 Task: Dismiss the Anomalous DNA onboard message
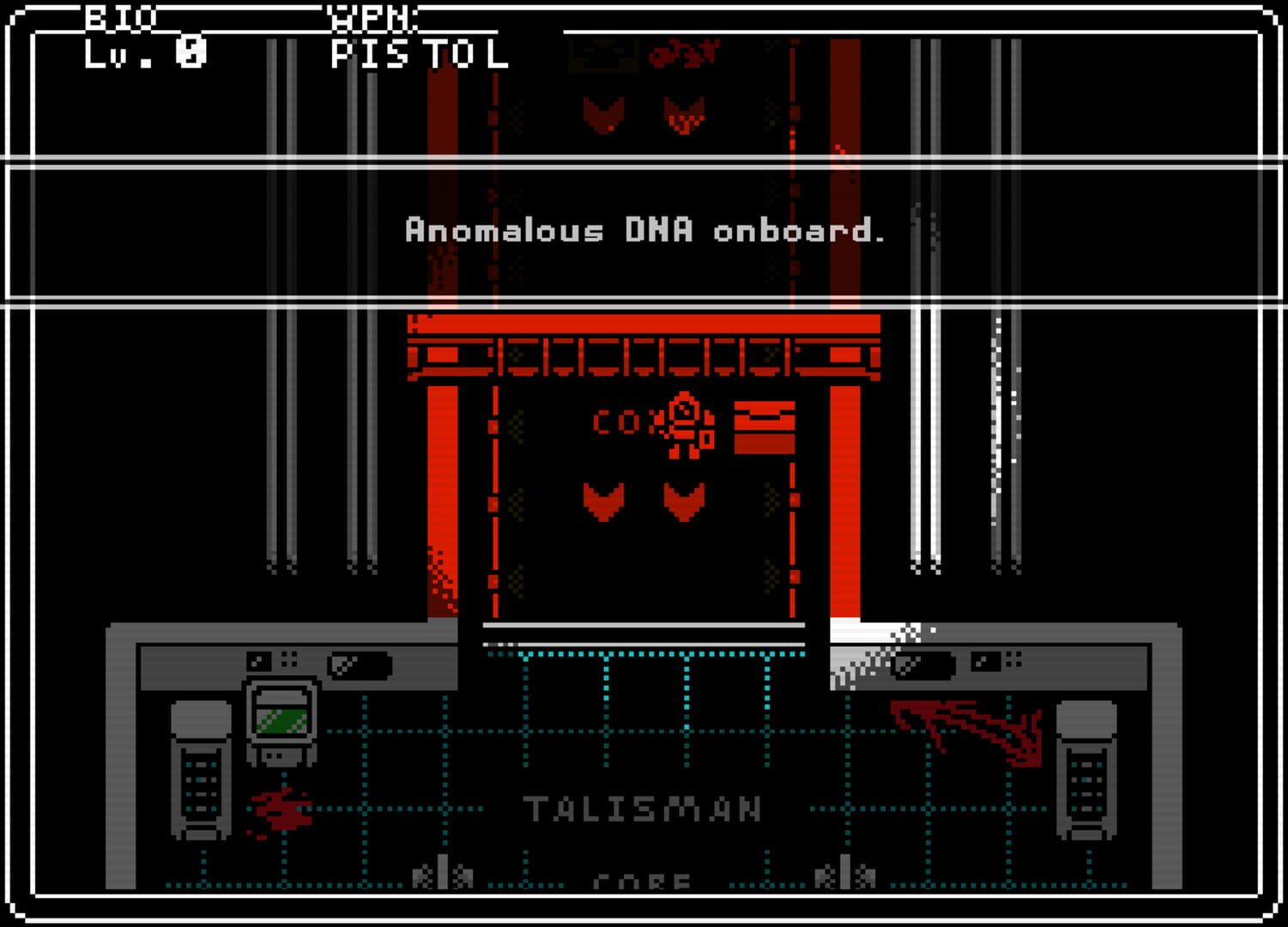[645, 230]
